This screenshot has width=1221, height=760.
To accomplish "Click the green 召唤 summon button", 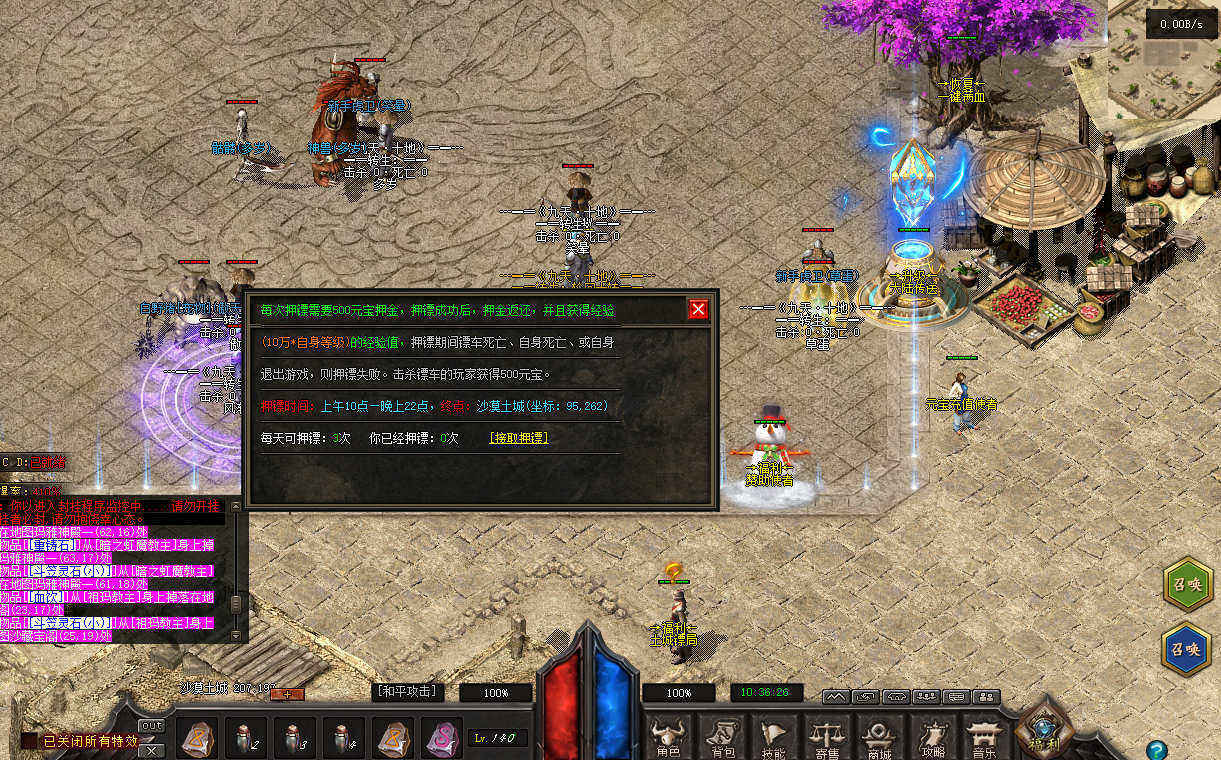I will click(x=1187, y=587).
